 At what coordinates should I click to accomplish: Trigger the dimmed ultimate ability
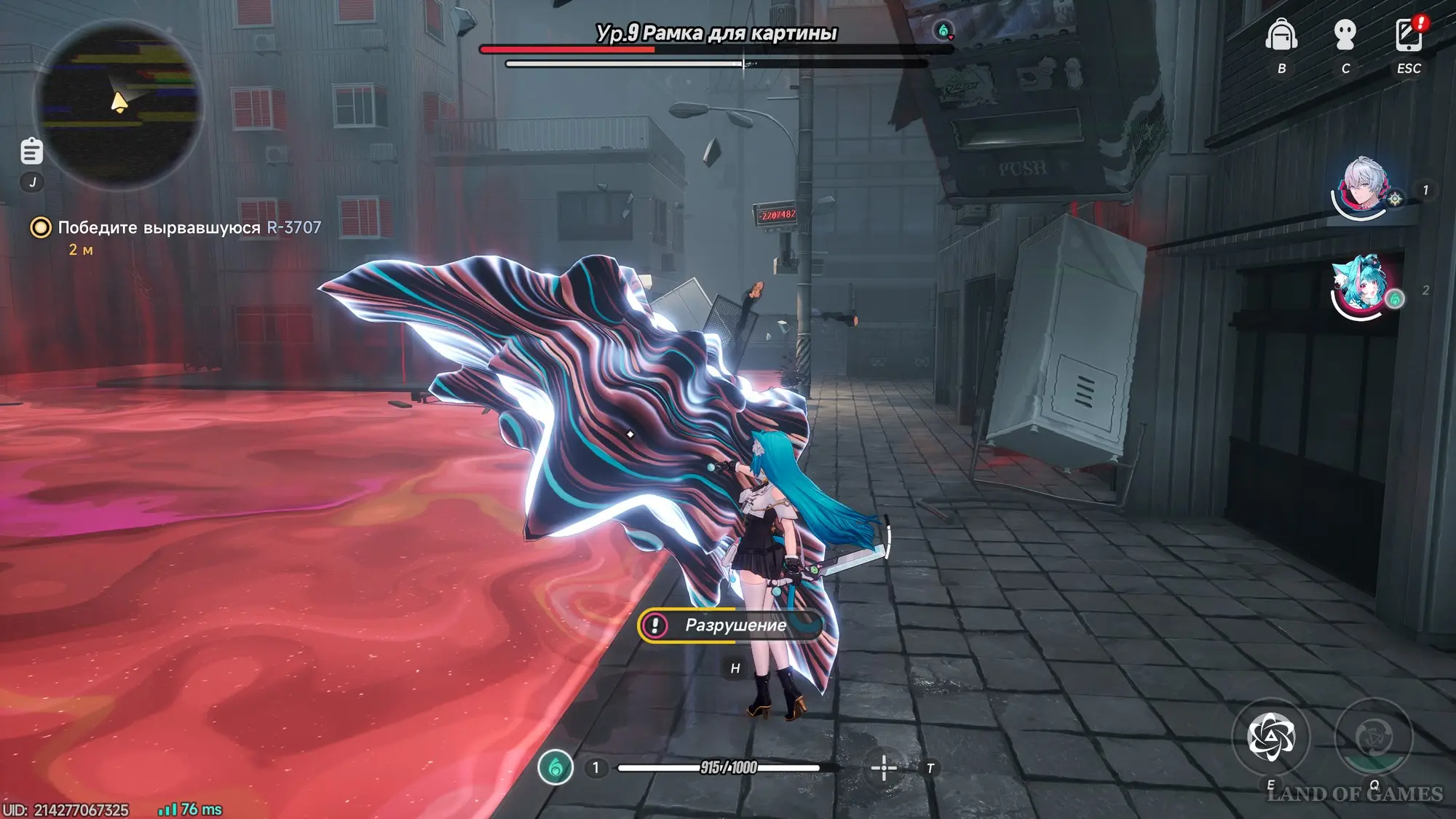[x=1373, y=737]
